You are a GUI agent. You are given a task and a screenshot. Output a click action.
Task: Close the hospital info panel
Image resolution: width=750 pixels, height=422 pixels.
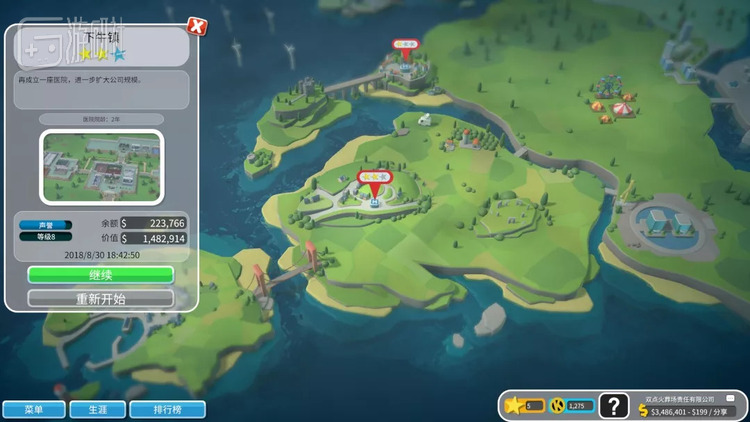(197, 26)
